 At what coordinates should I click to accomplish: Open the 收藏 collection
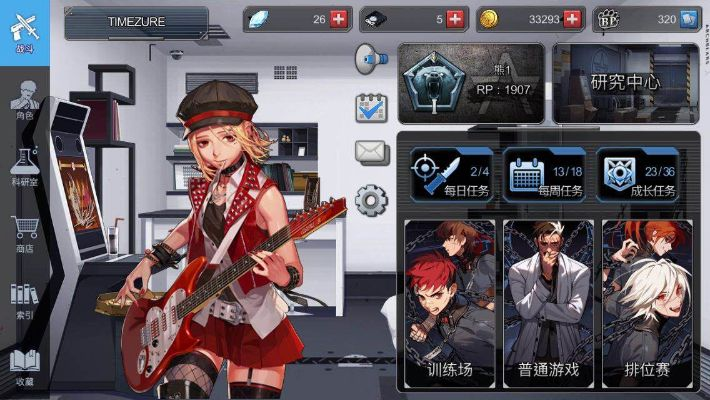coord(24,366)
